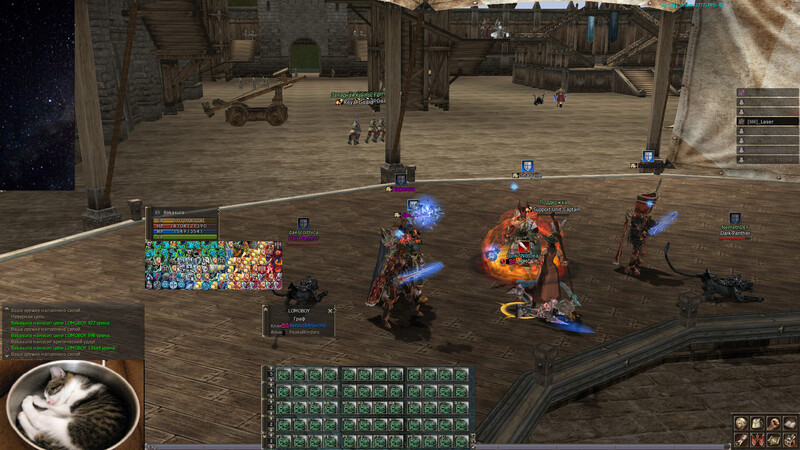Open the character status menu icon

tap(741, 423)
